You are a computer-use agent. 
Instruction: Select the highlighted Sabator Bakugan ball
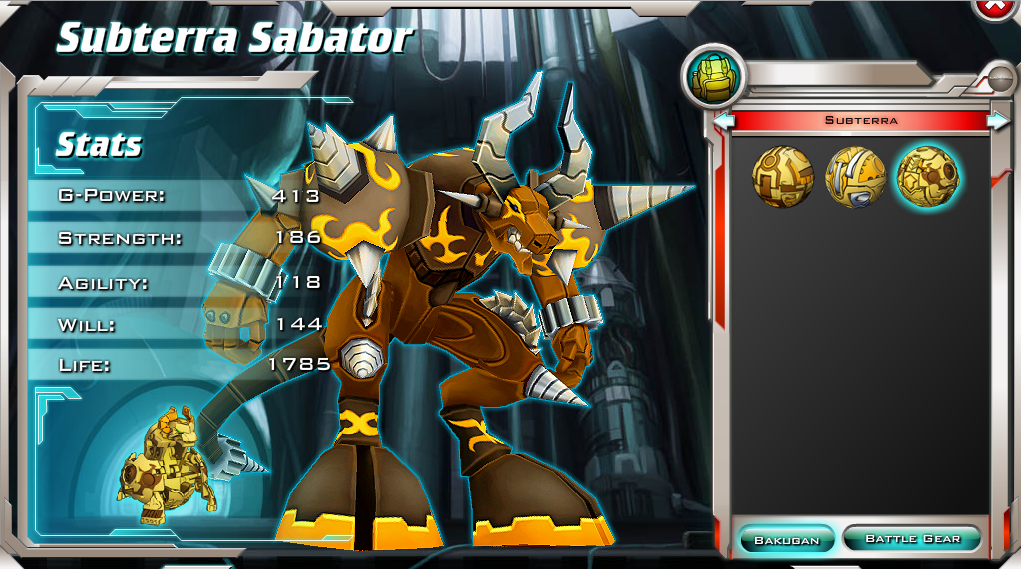[x=927, y=177]
